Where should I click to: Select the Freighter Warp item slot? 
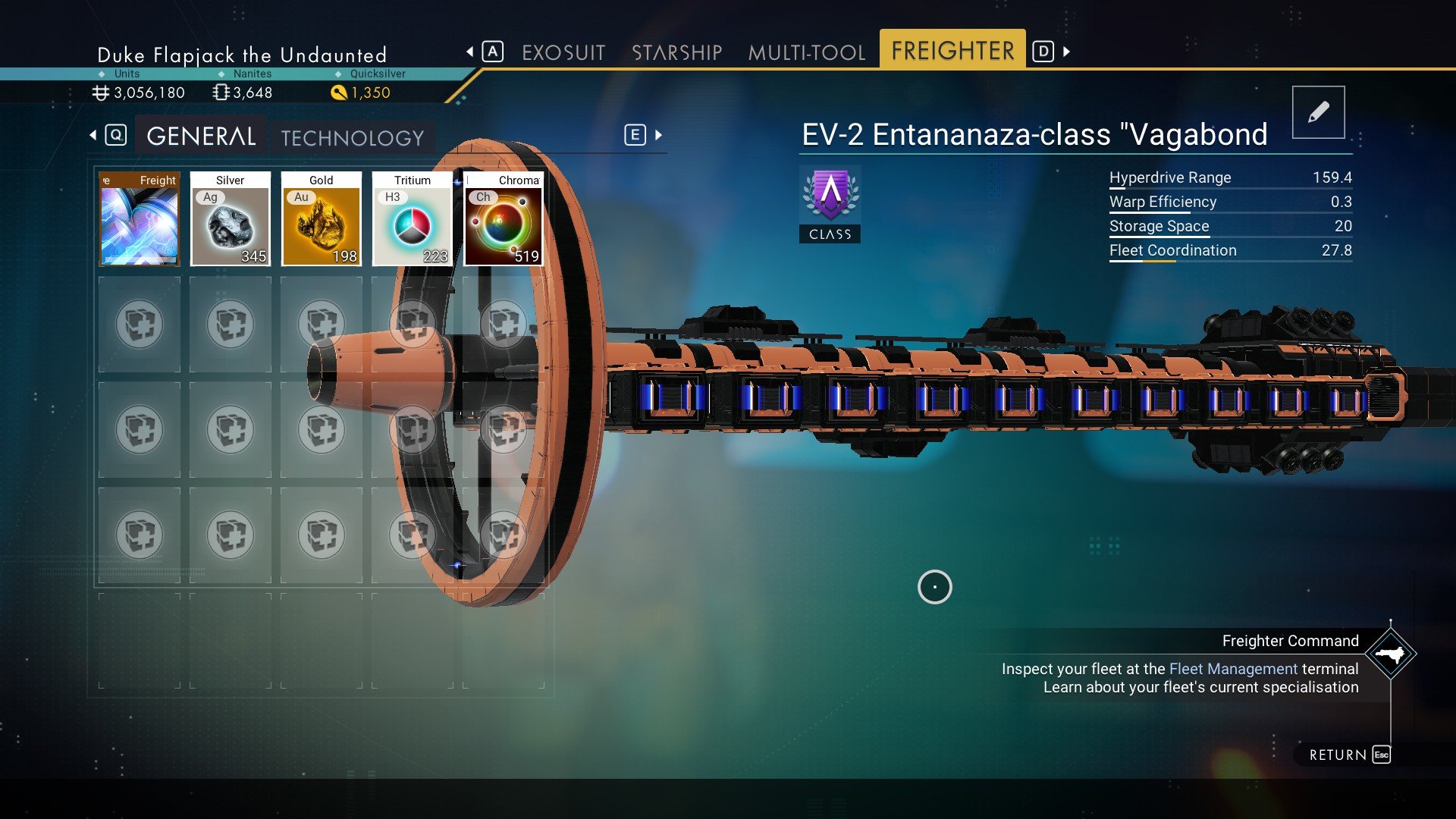[x=140, y=219]
